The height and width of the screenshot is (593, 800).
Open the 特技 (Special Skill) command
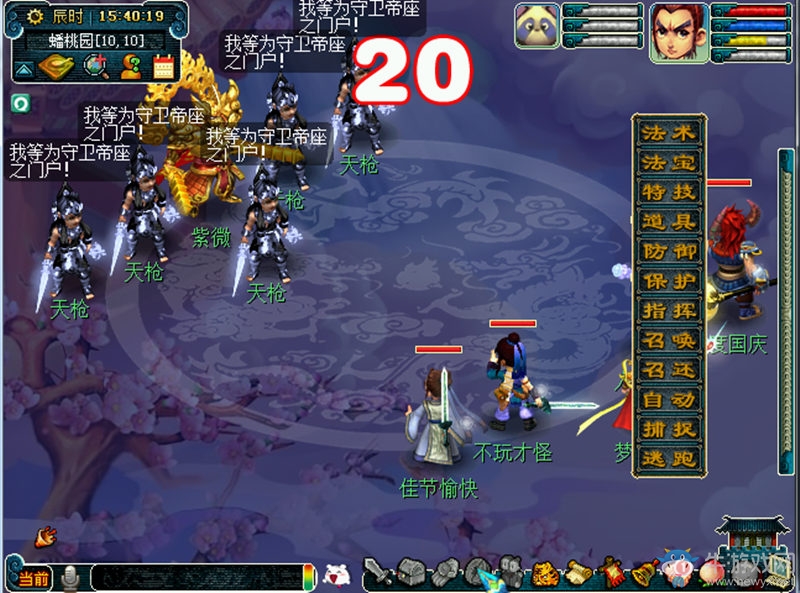tap(669, 192)
